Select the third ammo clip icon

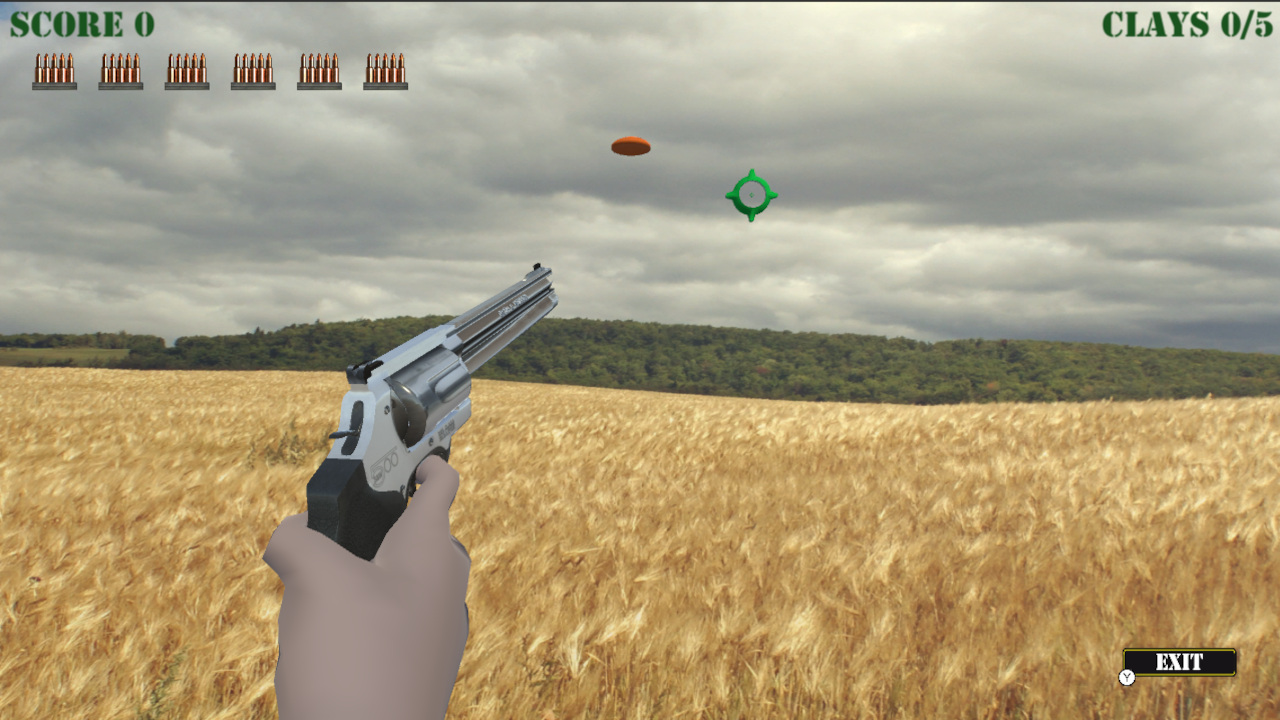186,70
